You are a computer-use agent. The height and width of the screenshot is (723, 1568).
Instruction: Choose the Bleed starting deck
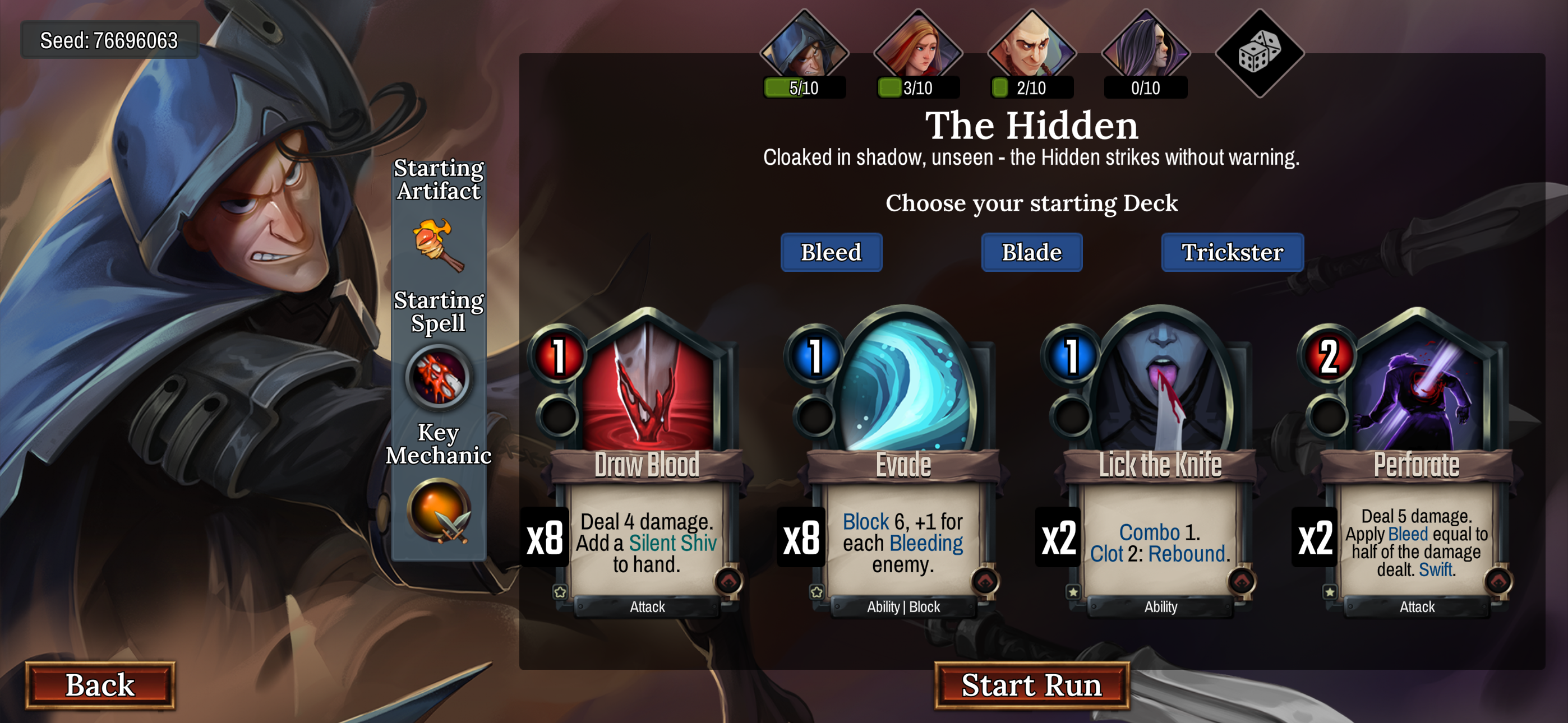pyautogui.click(x=831, y=252)
